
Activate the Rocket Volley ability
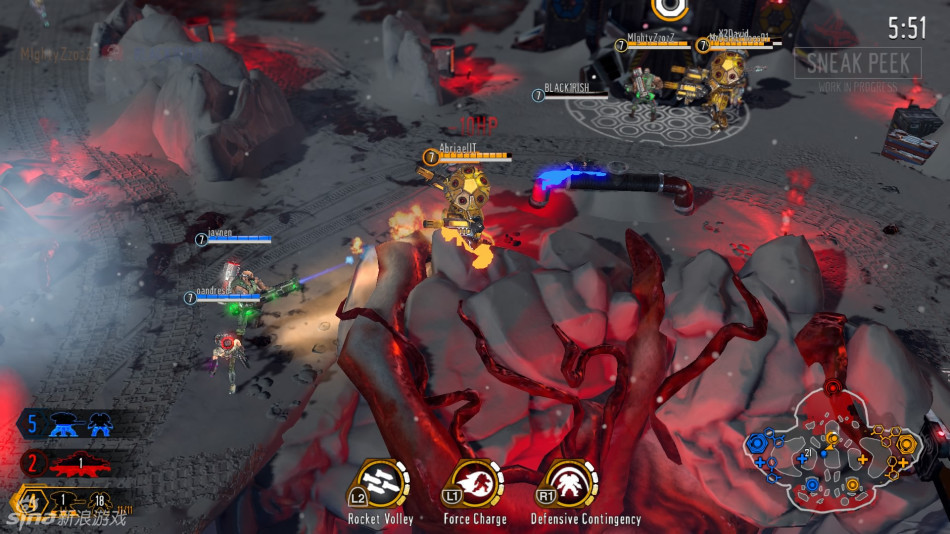tap(379, 485)
